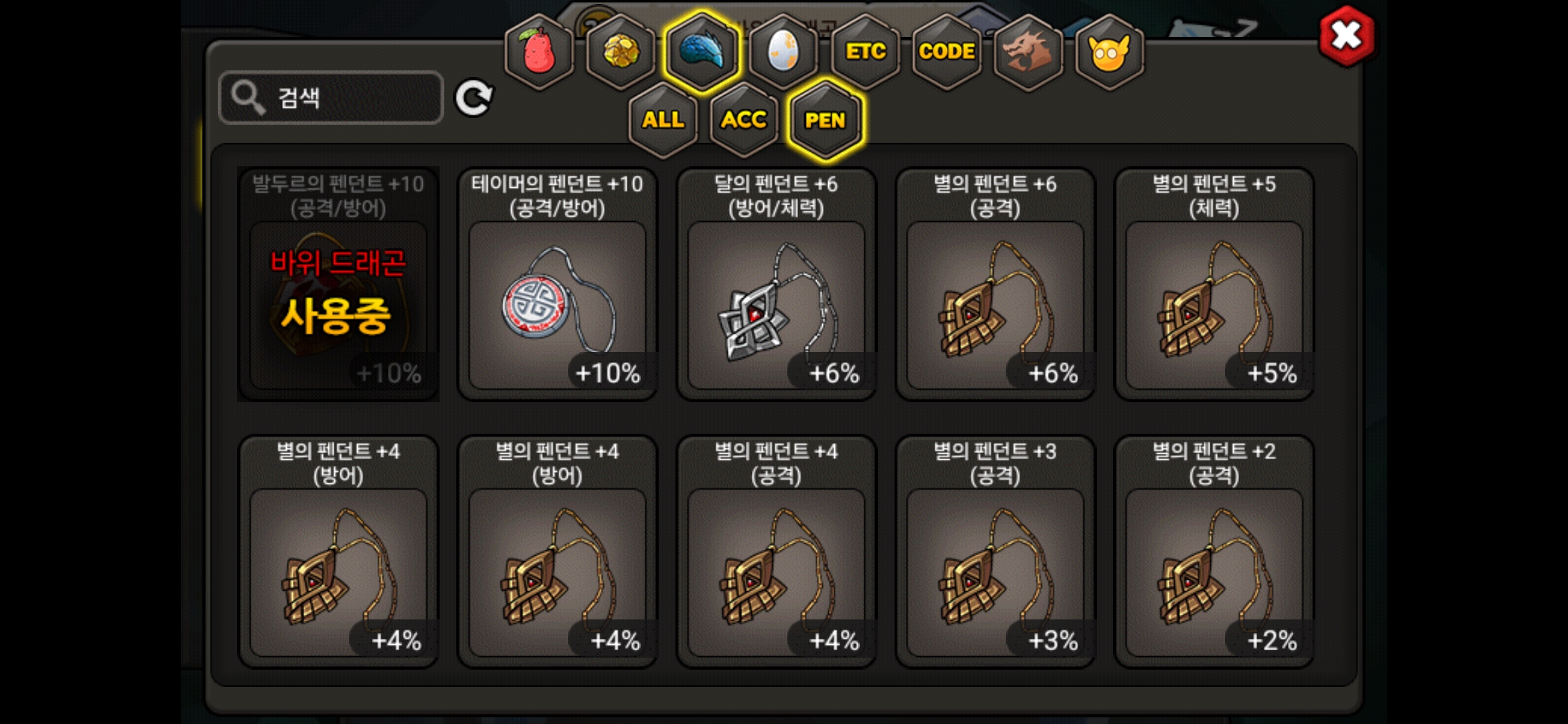Show ALL equipment with the ALL filter
Screen dimensions: 1568x724
click(x=663, y=120)
